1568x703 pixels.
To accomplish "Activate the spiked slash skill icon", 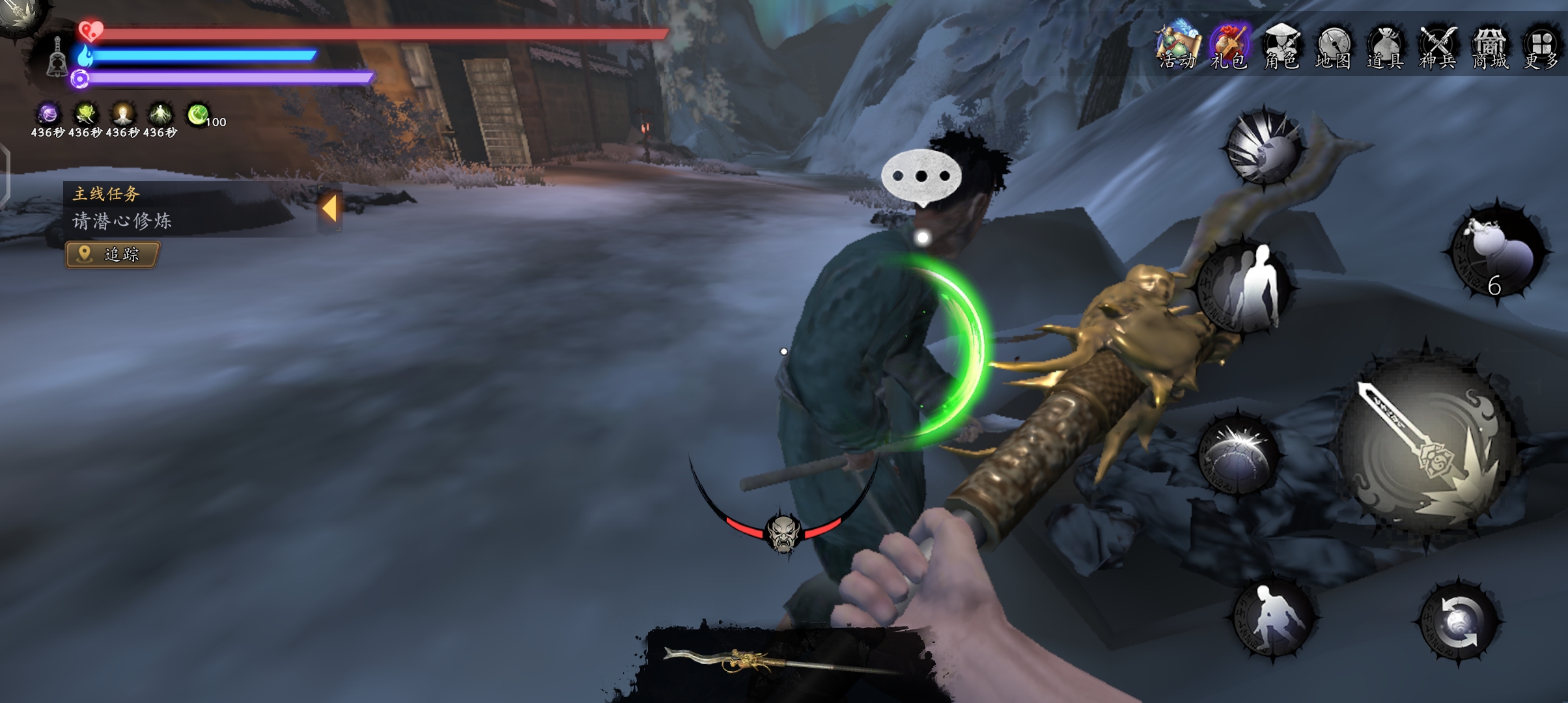I will point(1264,148).
